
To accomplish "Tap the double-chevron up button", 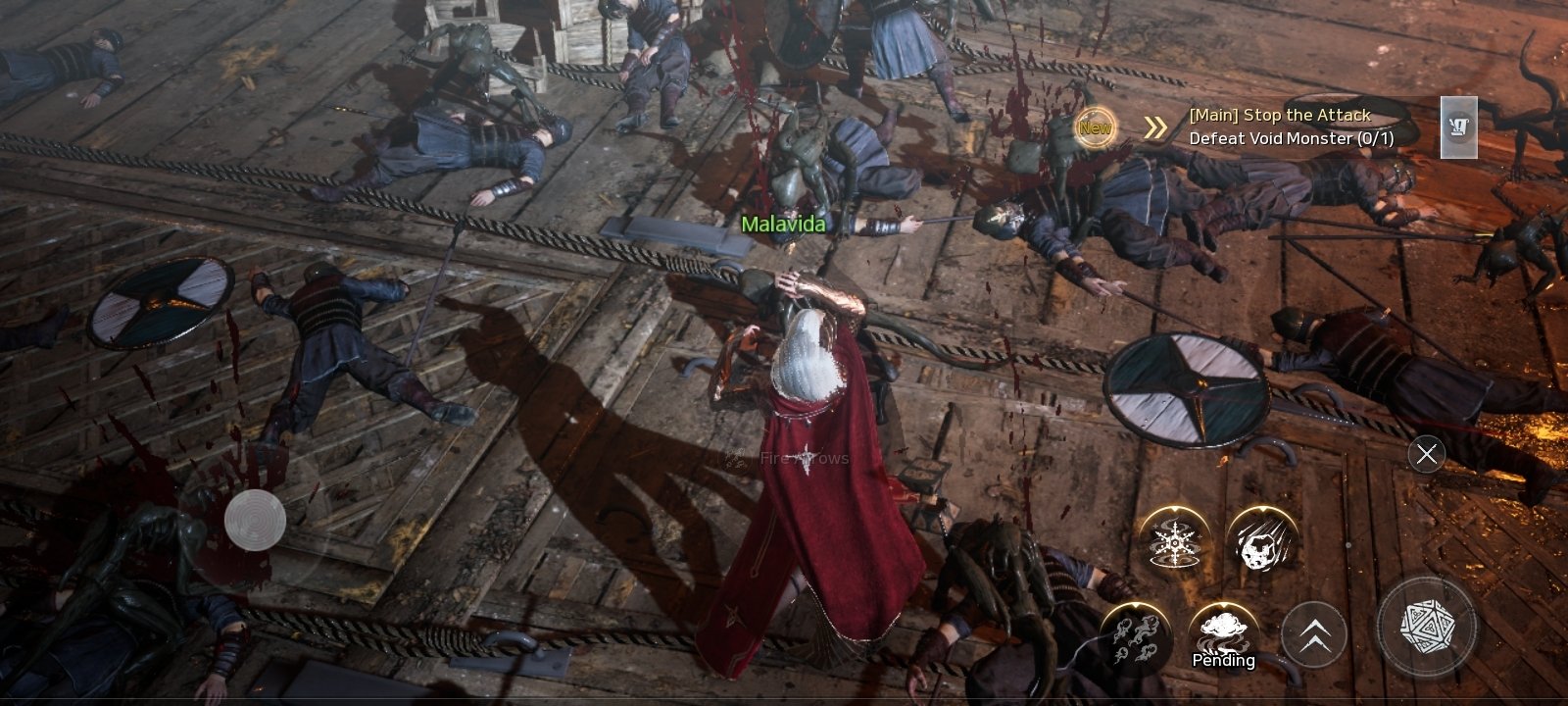I will pos(1313,634).
